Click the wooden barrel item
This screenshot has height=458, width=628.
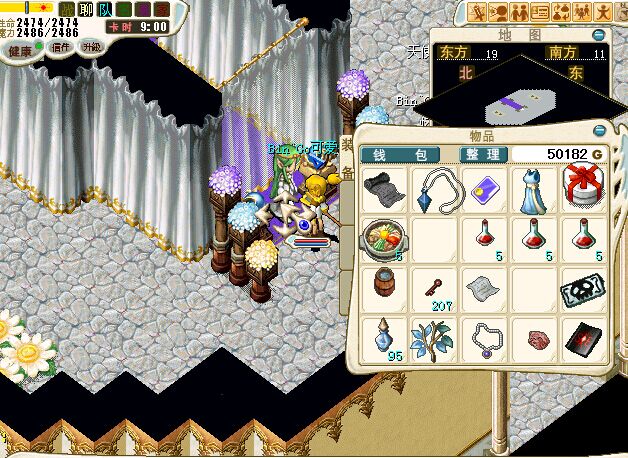(x=382, y=285)
